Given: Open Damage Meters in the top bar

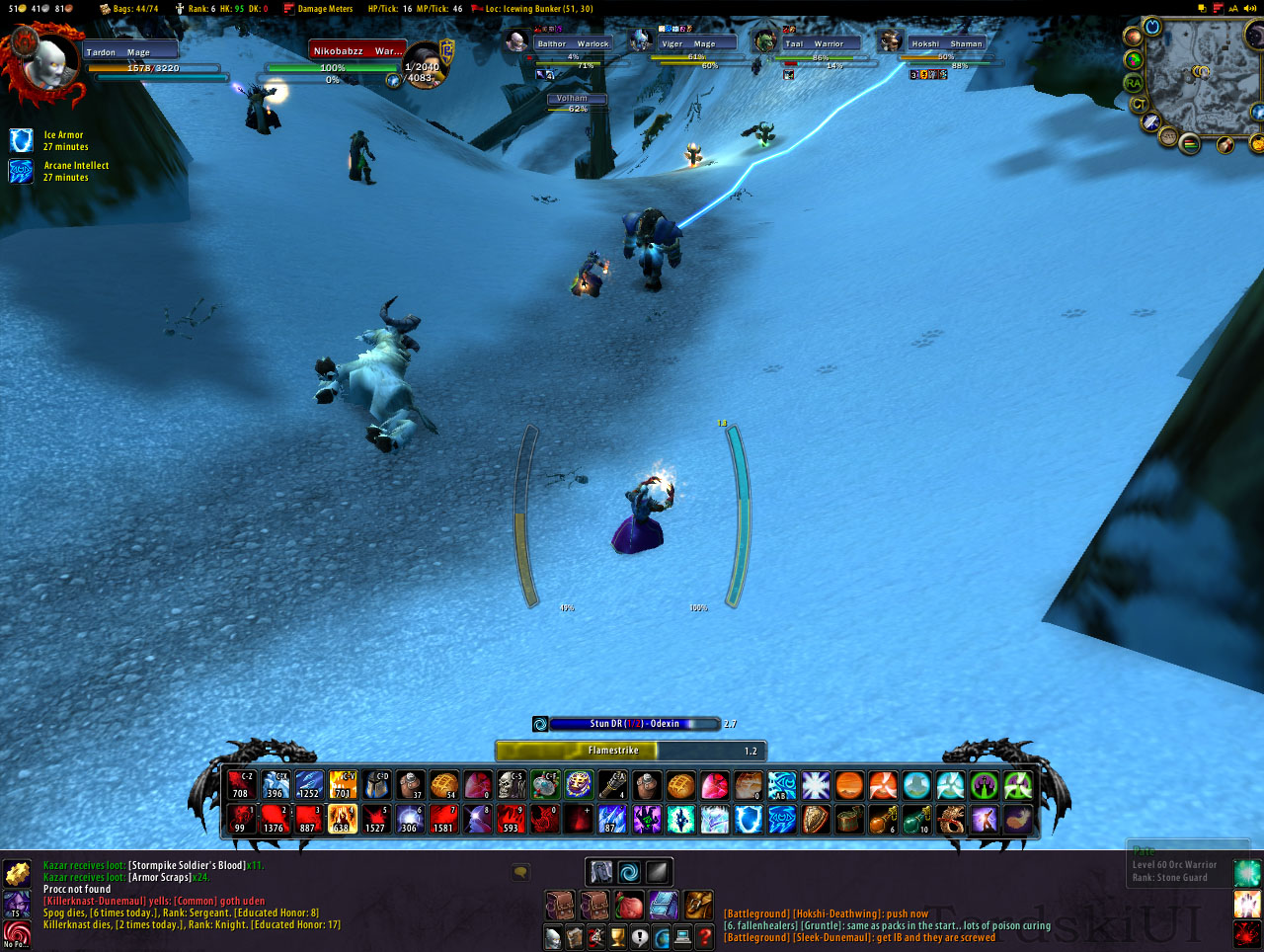Looking at the screenshot, I should [319, 9].
